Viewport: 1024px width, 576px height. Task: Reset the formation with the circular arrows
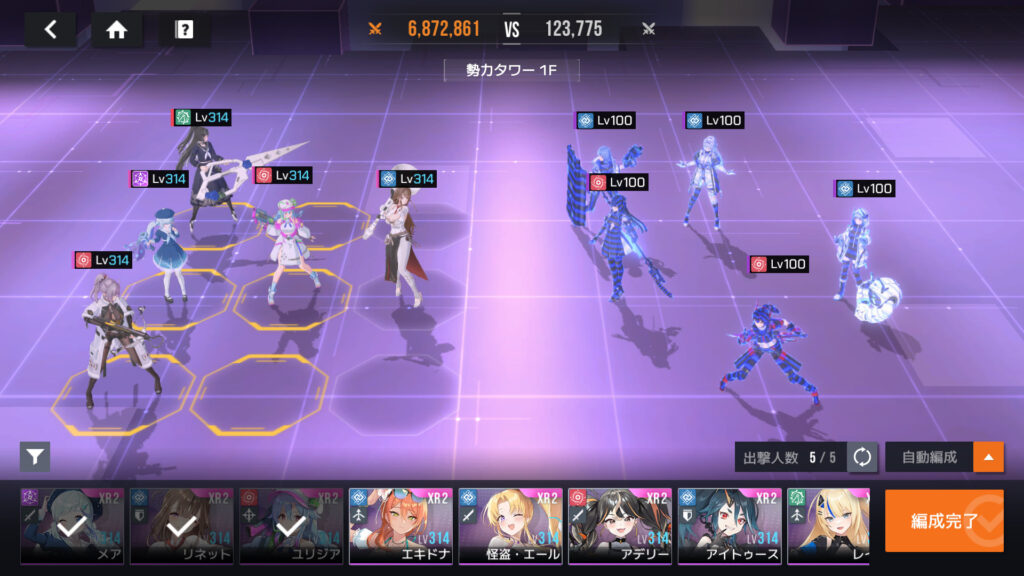click(862, 457)
